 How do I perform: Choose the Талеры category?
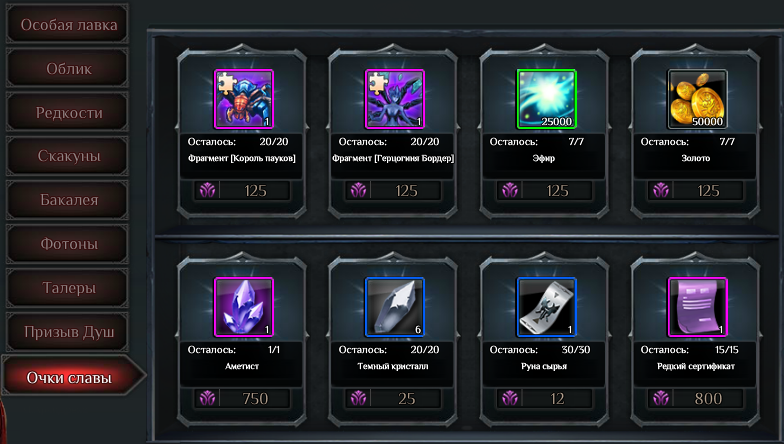pyautogui.click(x=69, y=287)
